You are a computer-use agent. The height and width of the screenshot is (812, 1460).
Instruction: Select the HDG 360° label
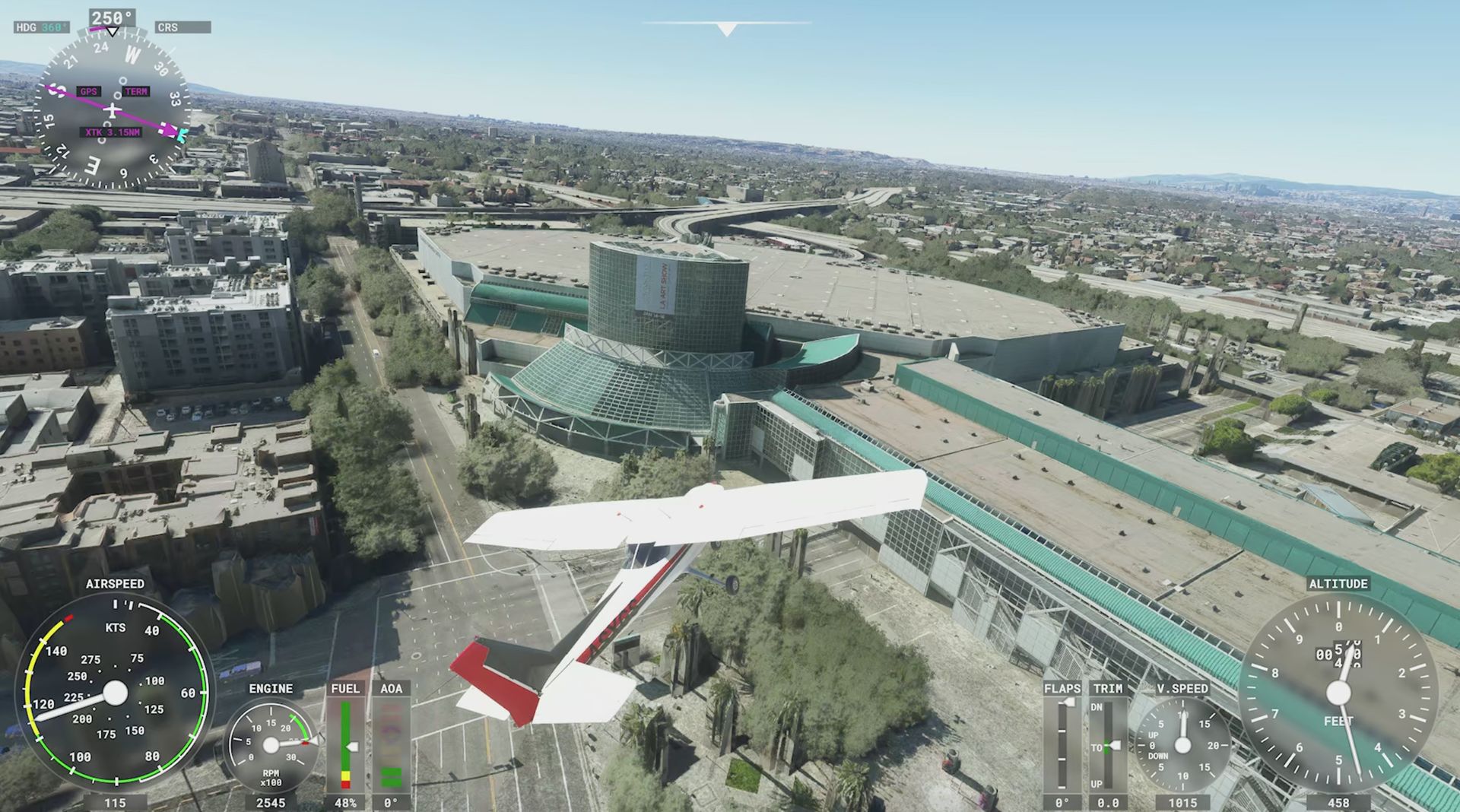tap(42, 27)
